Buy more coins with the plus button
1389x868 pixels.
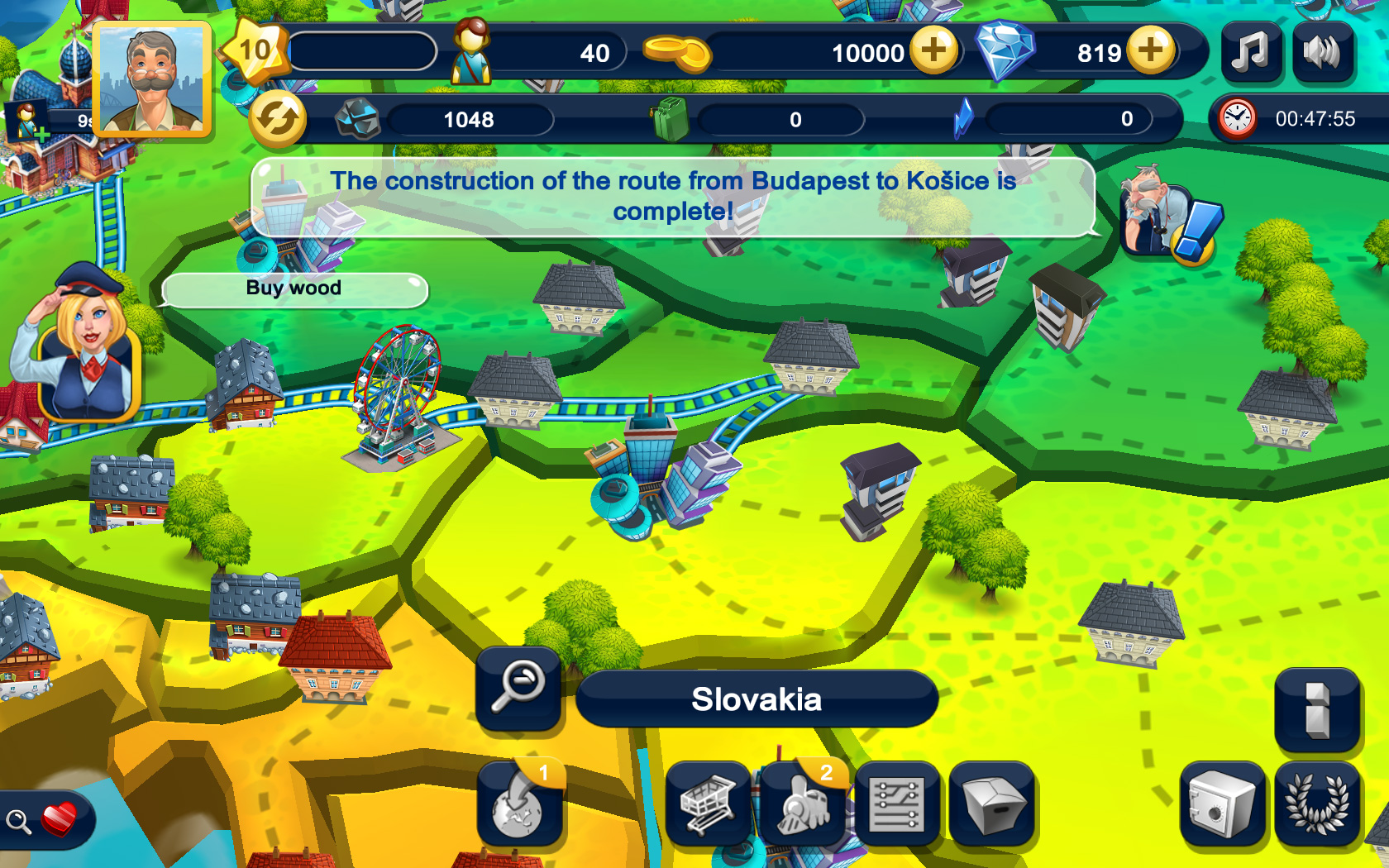click(x=934, y=52)
